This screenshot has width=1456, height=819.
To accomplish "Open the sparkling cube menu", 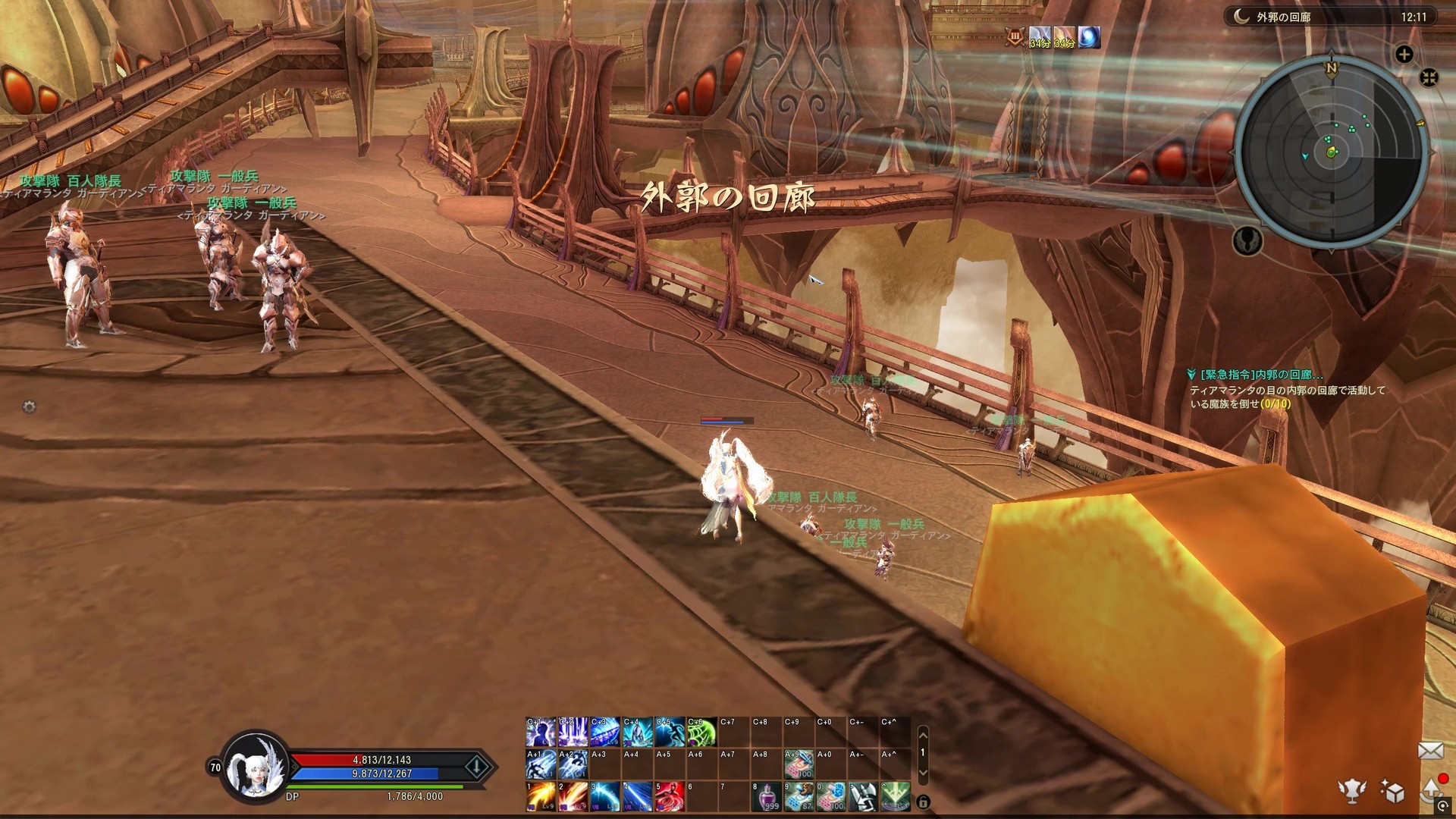I will pos(1392,791).
